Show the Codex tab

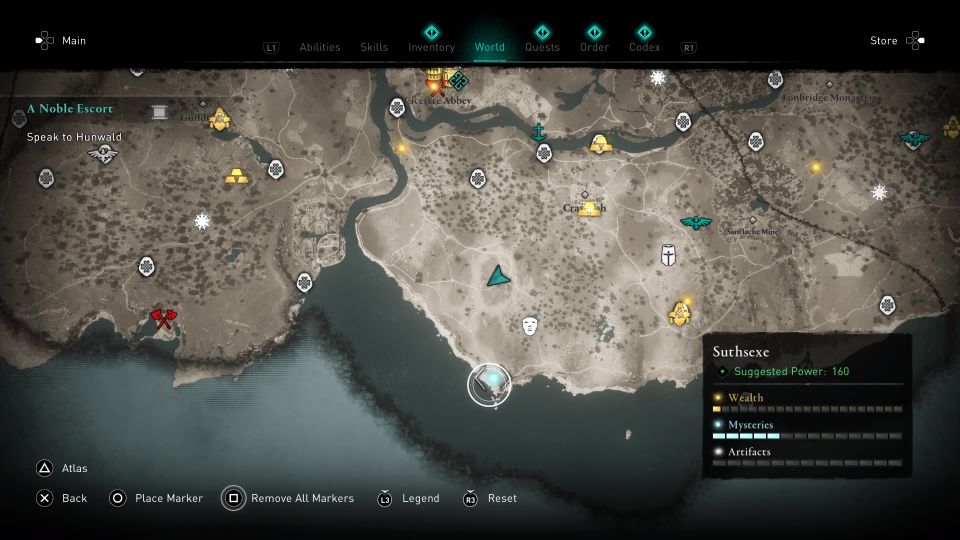click(644, 47)
